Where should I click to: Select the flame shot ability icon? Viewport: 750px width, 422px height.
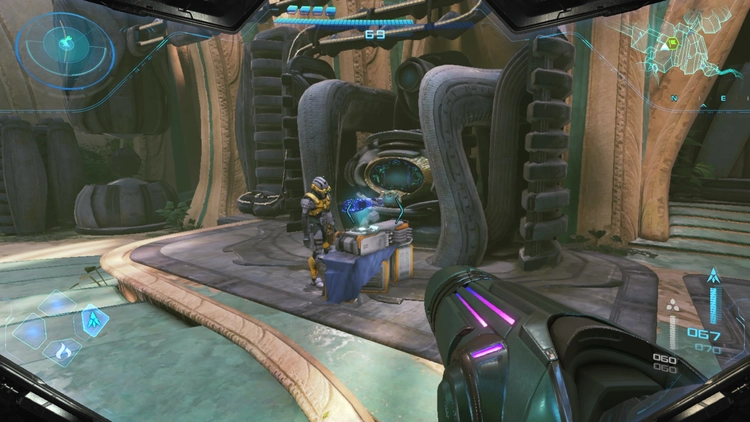pos(62,351)
